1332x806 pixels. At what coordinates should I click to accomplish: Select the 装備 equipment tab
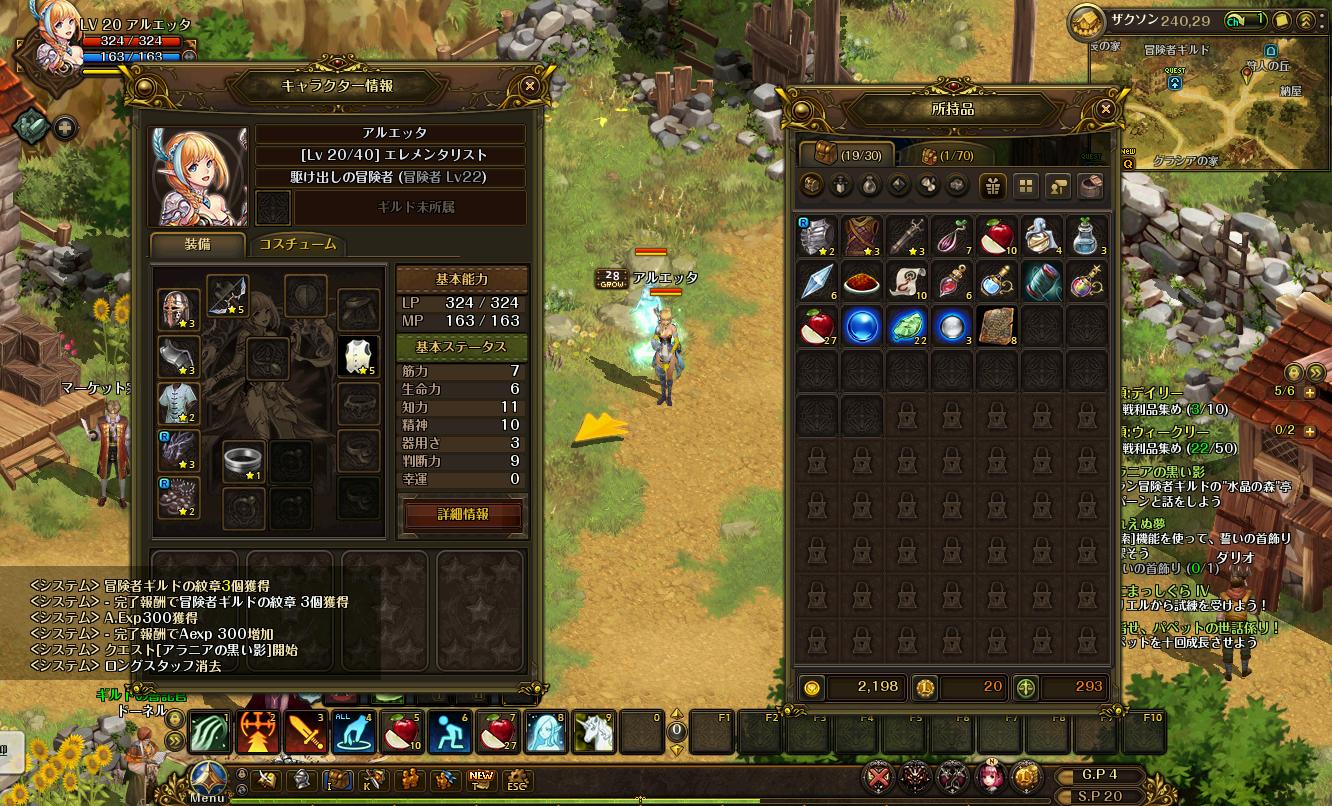tap(197, 244)
